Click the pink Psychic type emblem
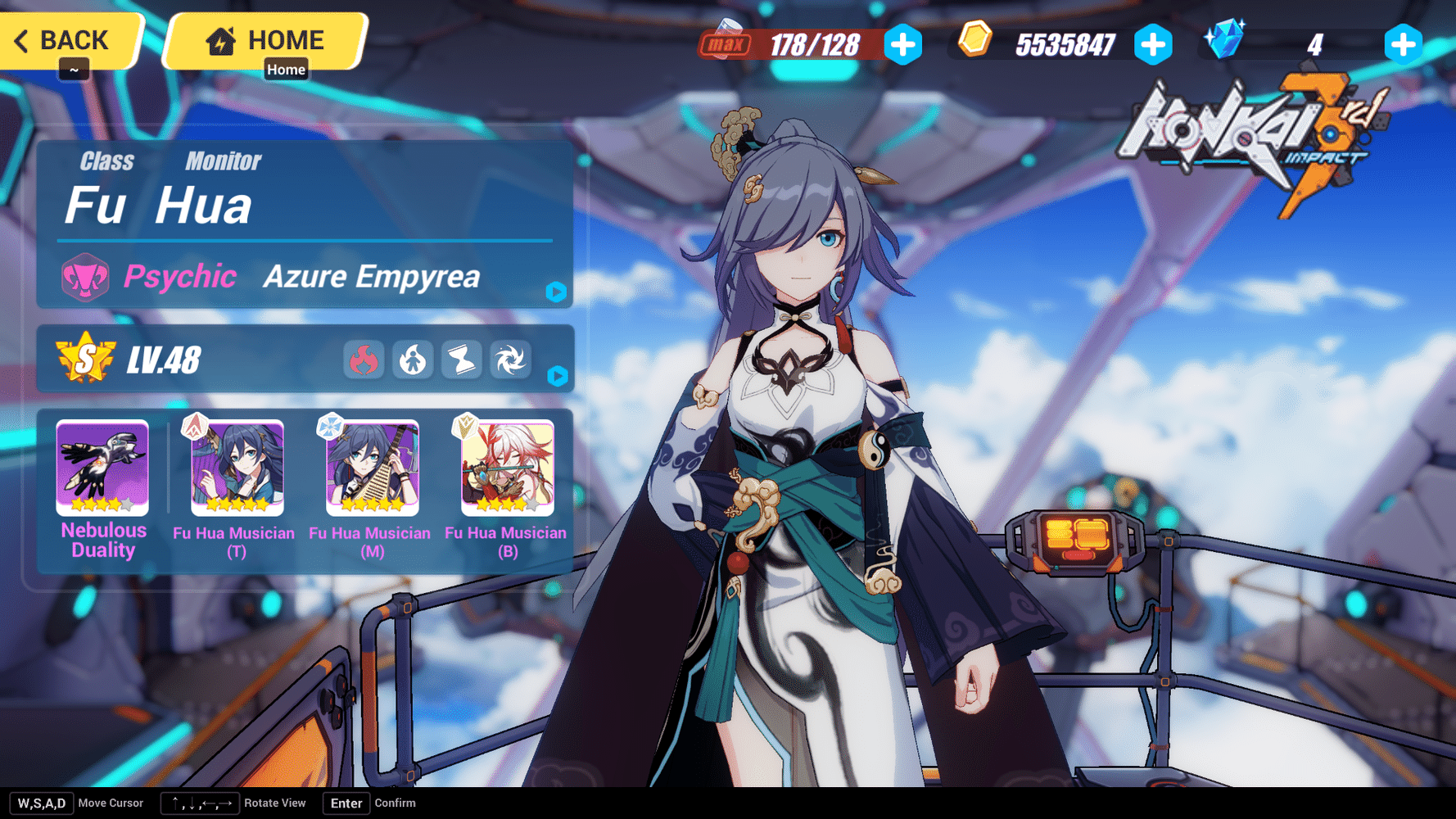 [86, 276]
